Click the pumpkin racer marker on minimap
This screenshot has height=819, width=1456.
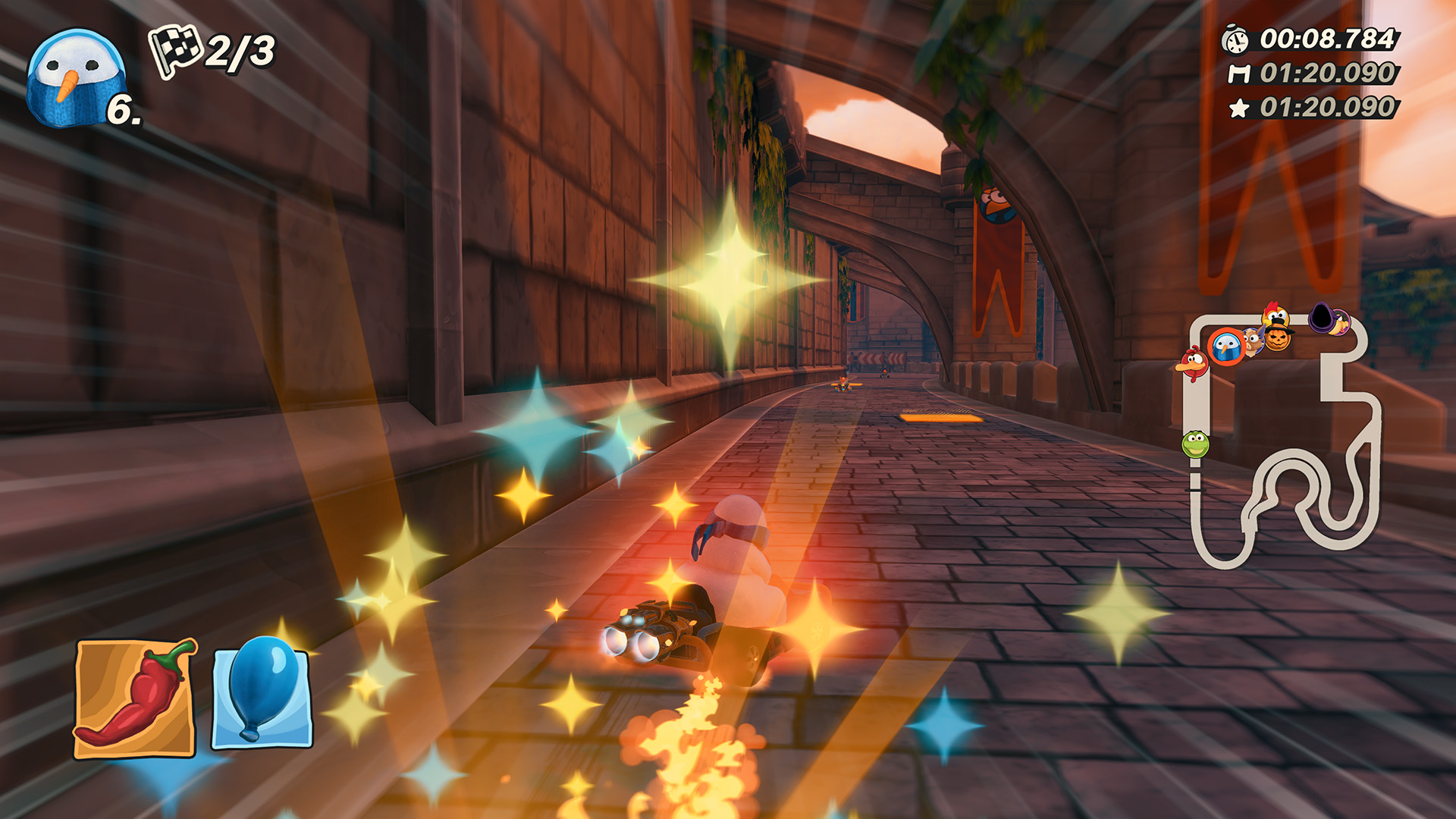point(1278,338)
